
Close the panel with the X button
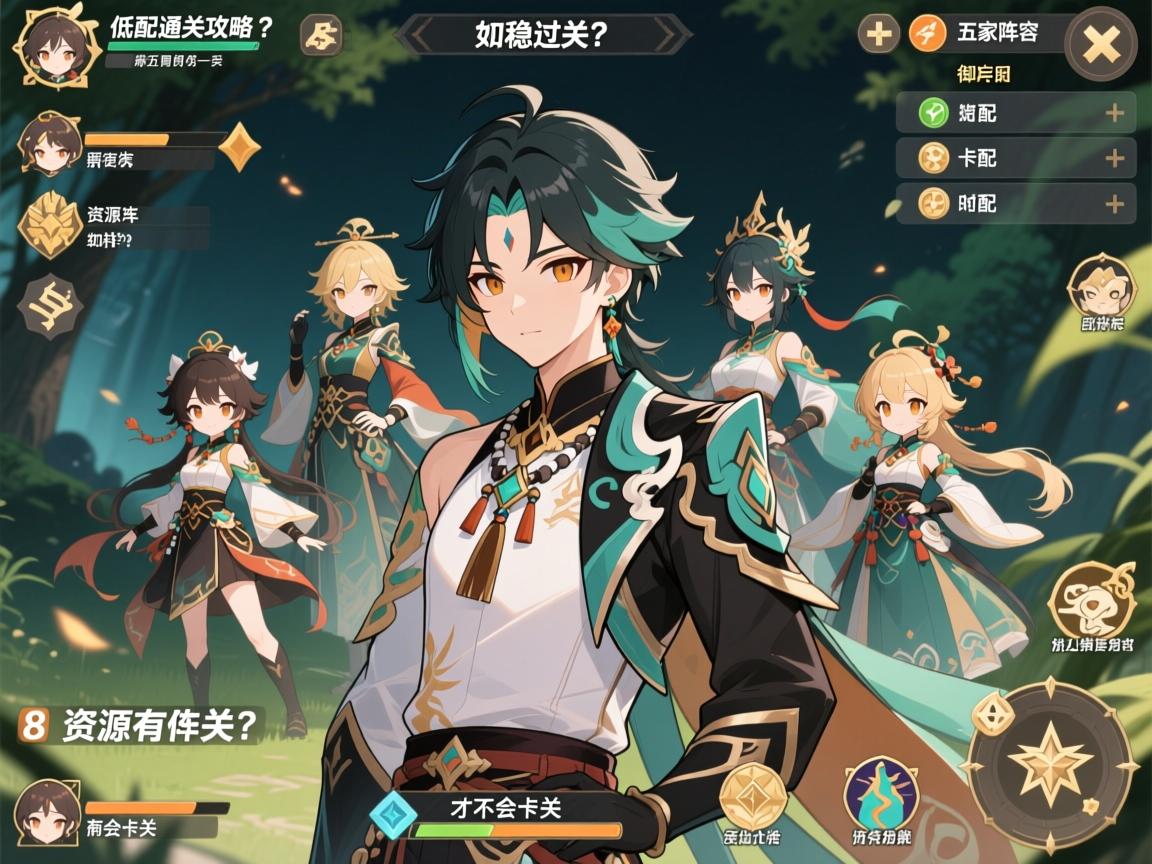(x=1101, y=44)
